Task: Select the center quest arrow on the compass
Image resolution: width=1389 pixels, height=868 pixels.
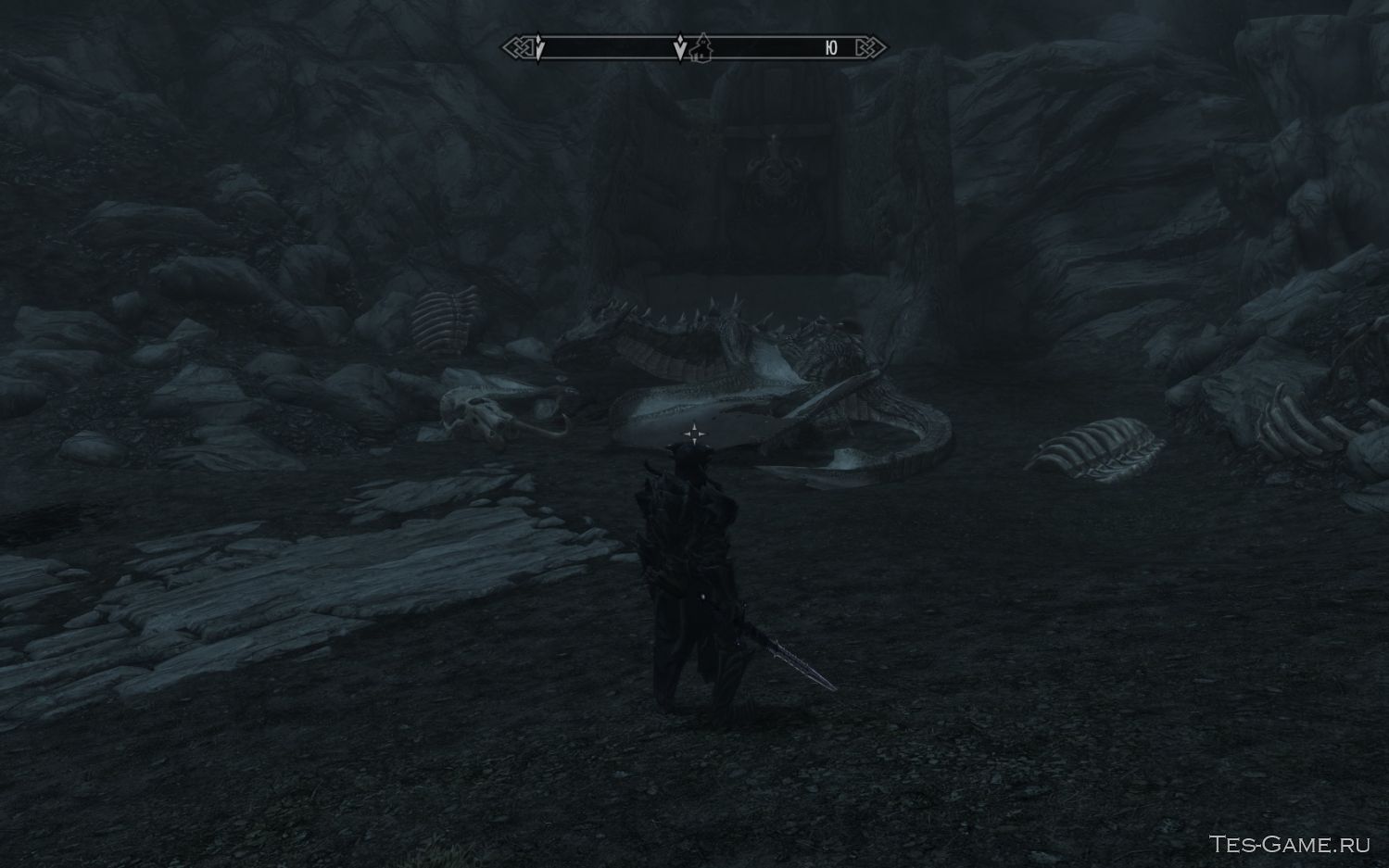Action: point(680,48)
